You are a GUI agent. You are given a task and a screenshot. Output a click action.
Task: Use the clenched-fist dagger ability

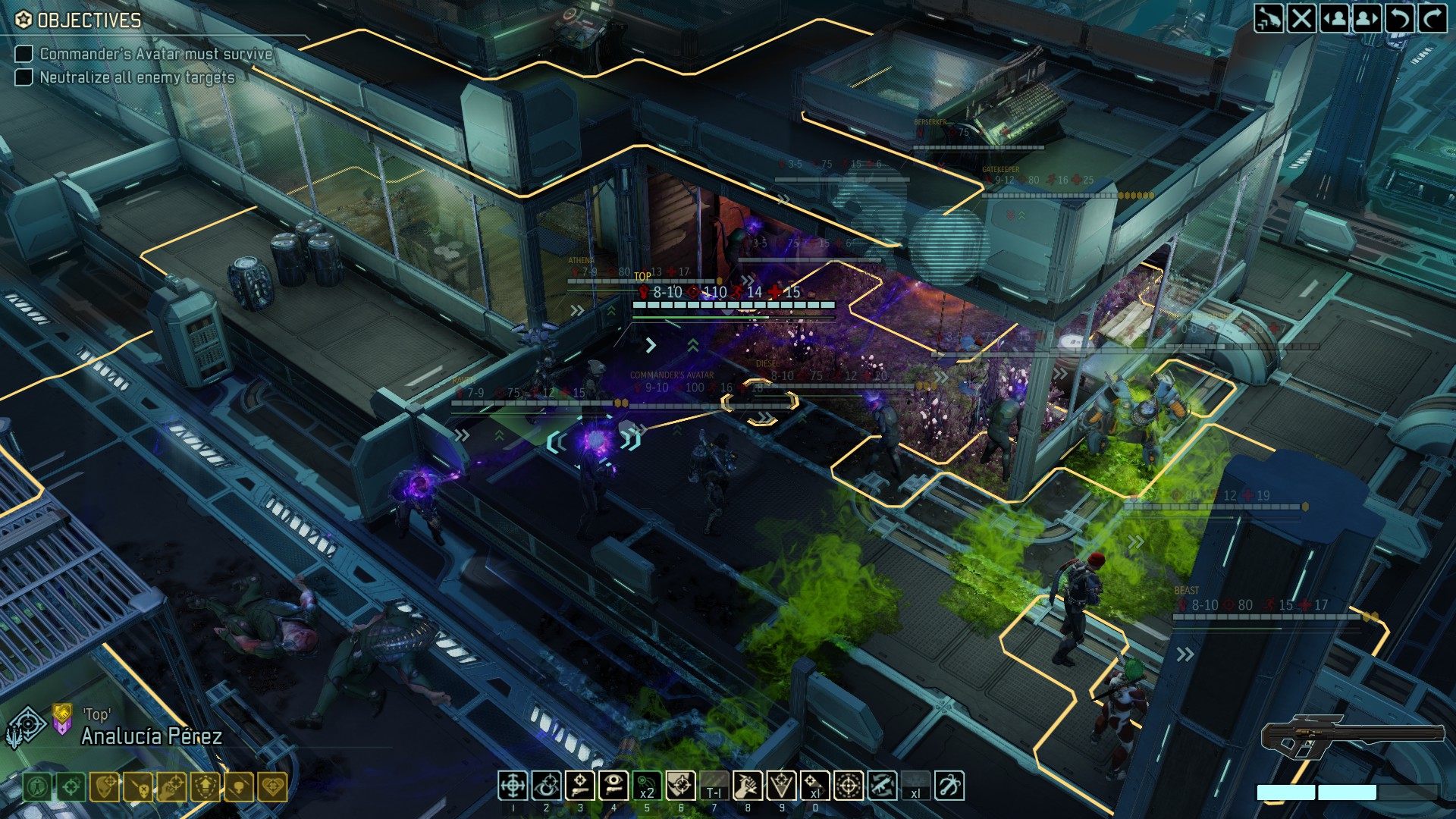click(x=746, y=786)
